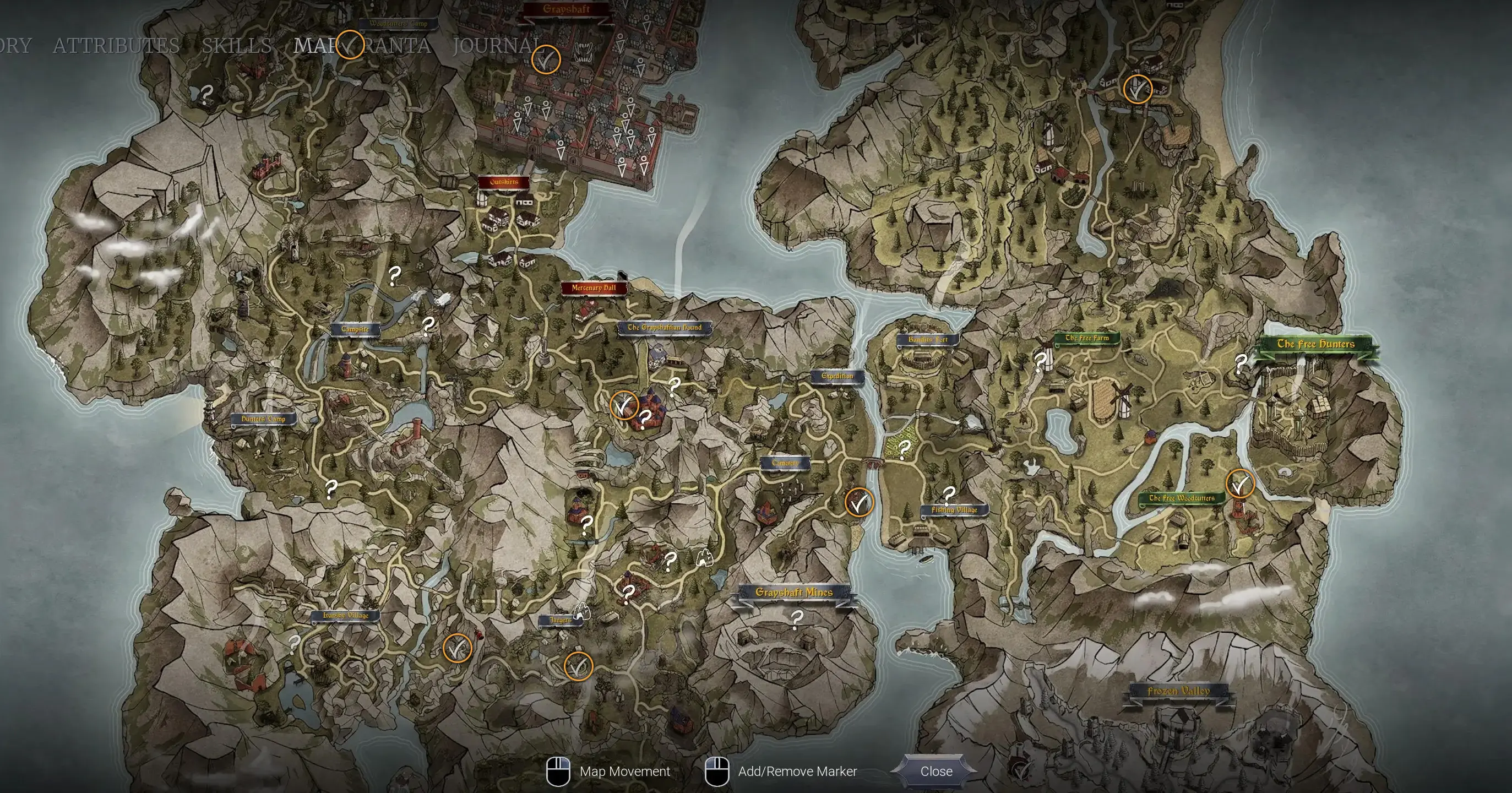The width and height of the screenshot is (1512, 793).
Task: Close the map screen
Action: pos(936,772)
